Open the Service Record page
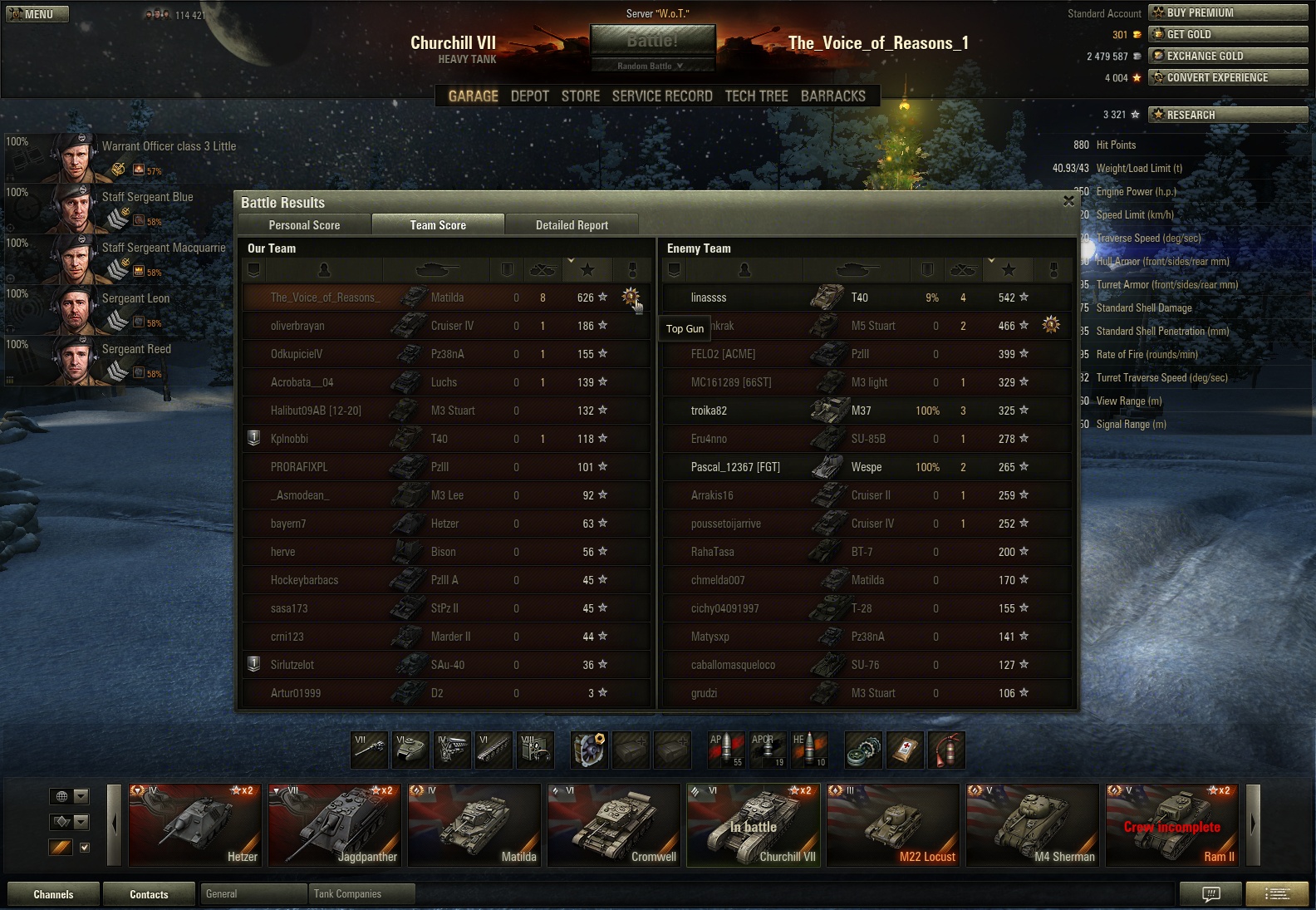The width and height of the screenshot is (1316, 910). pyautogui.click(x=662, y=96)
